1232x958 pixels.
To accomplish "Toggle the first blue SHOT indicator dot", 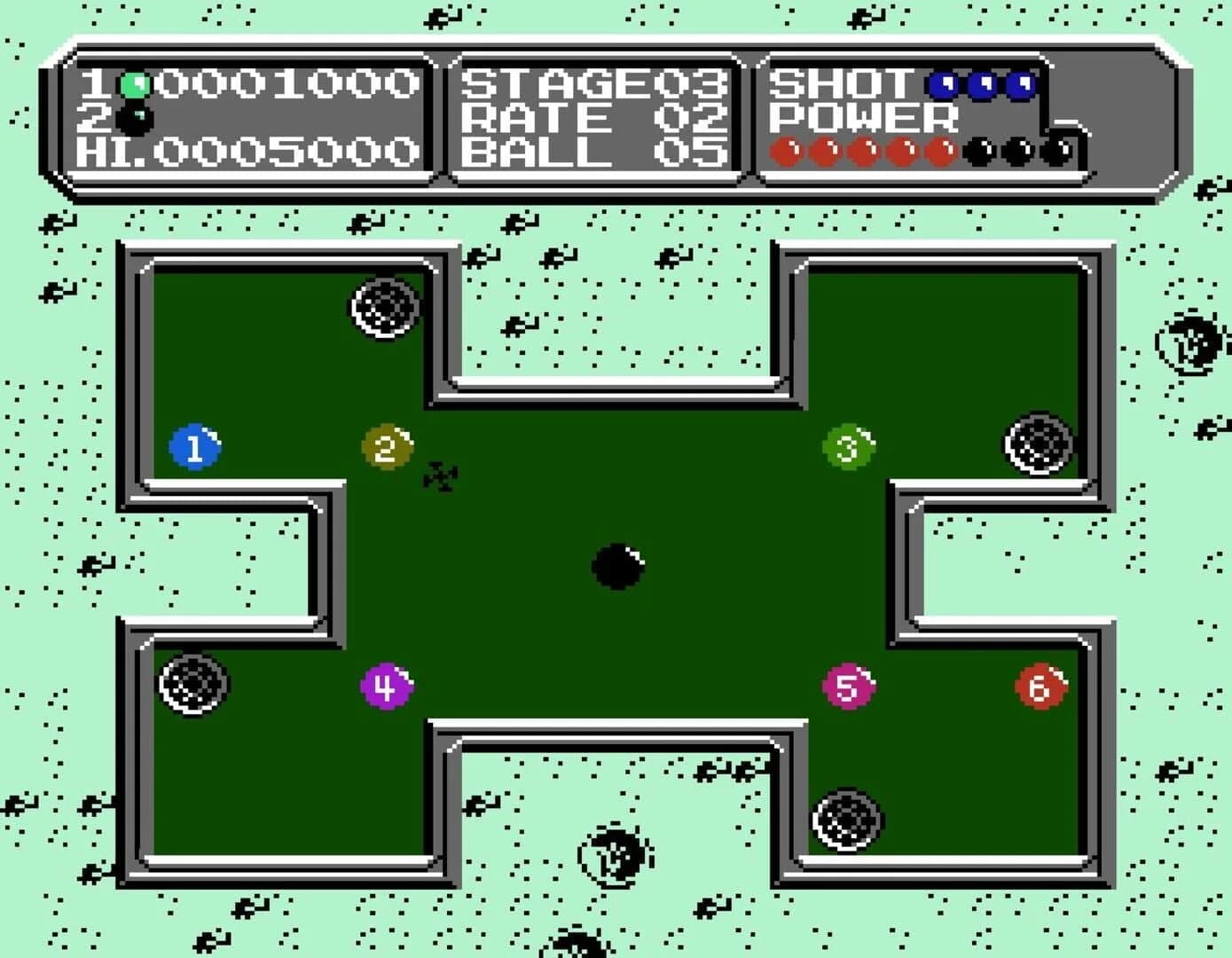I will [x=940, y=84].
